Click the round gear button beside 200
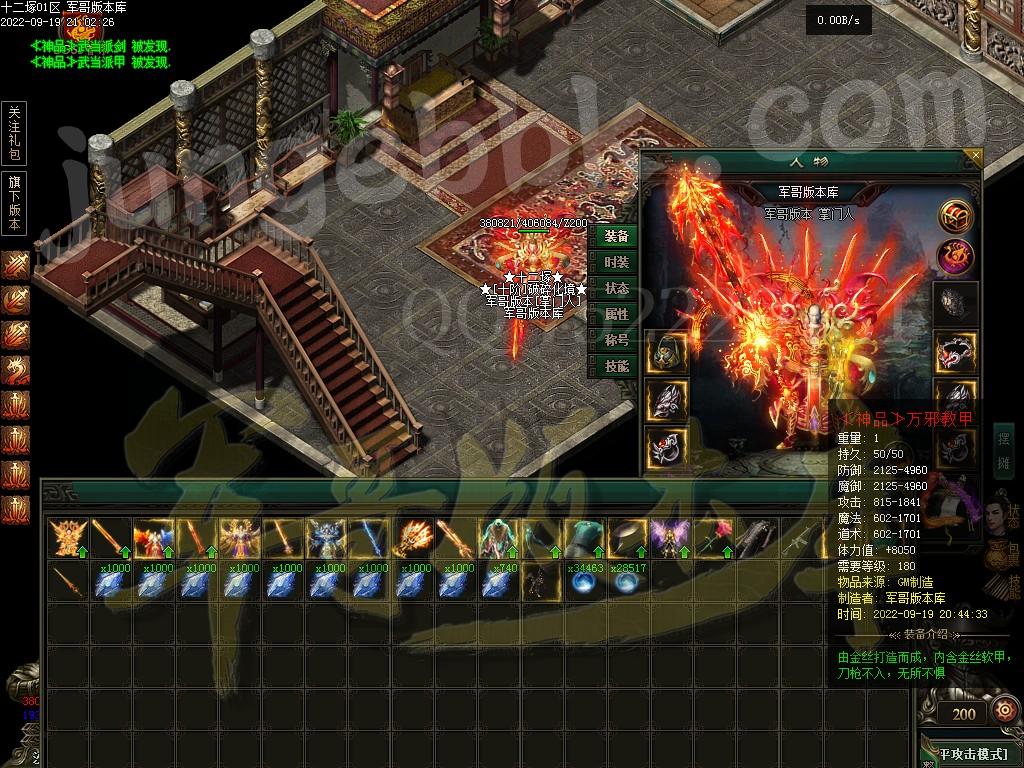Image resolution: width=1024 pixels, height=768 pixels. click(1003, 711)
